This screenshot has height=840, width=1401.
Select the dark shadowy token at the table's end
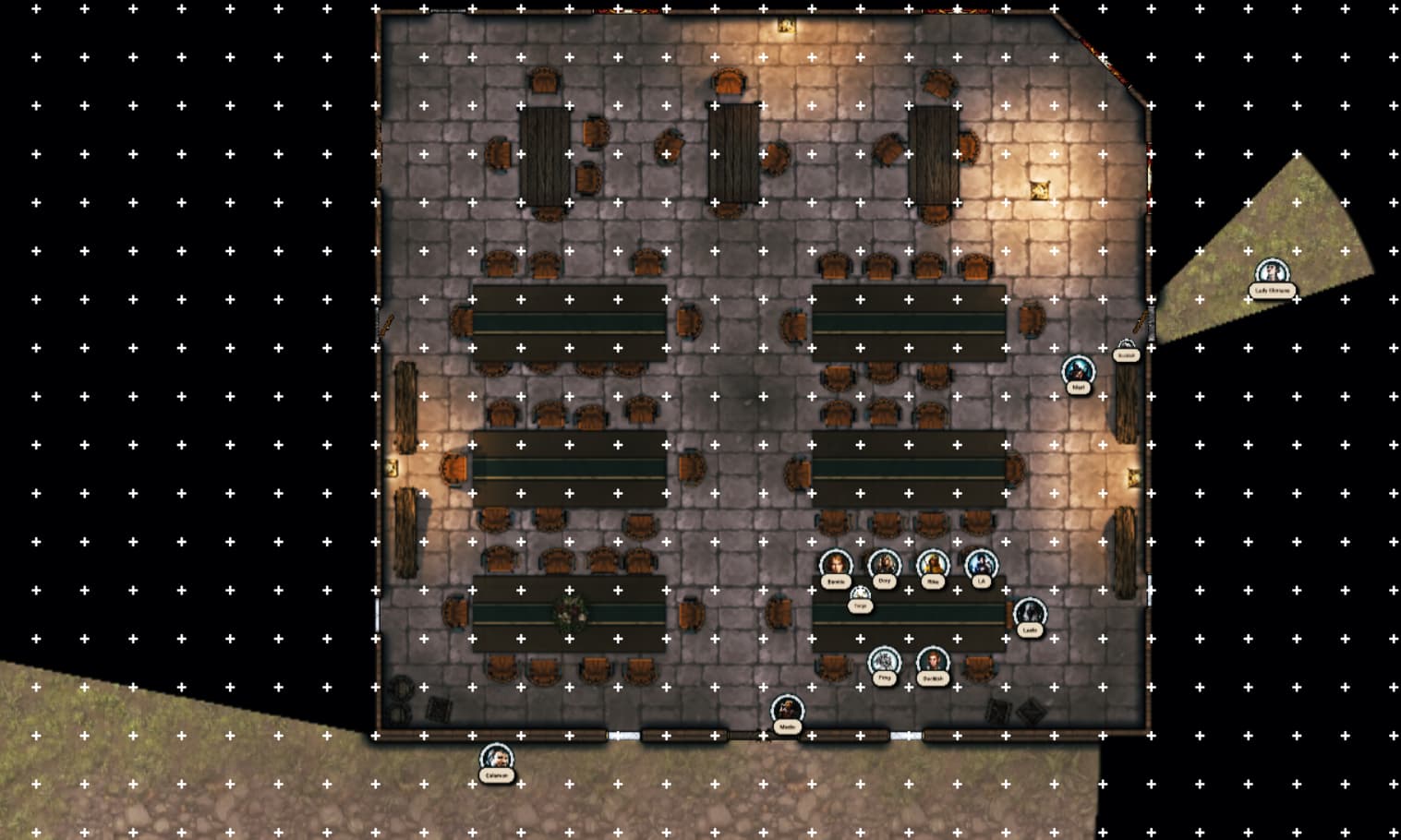tap(1029, 614)
